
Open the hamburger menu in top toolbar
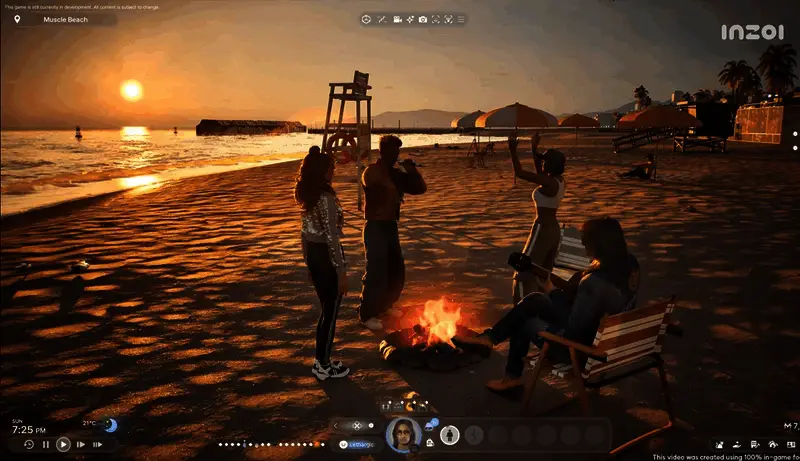click(461, 19)
